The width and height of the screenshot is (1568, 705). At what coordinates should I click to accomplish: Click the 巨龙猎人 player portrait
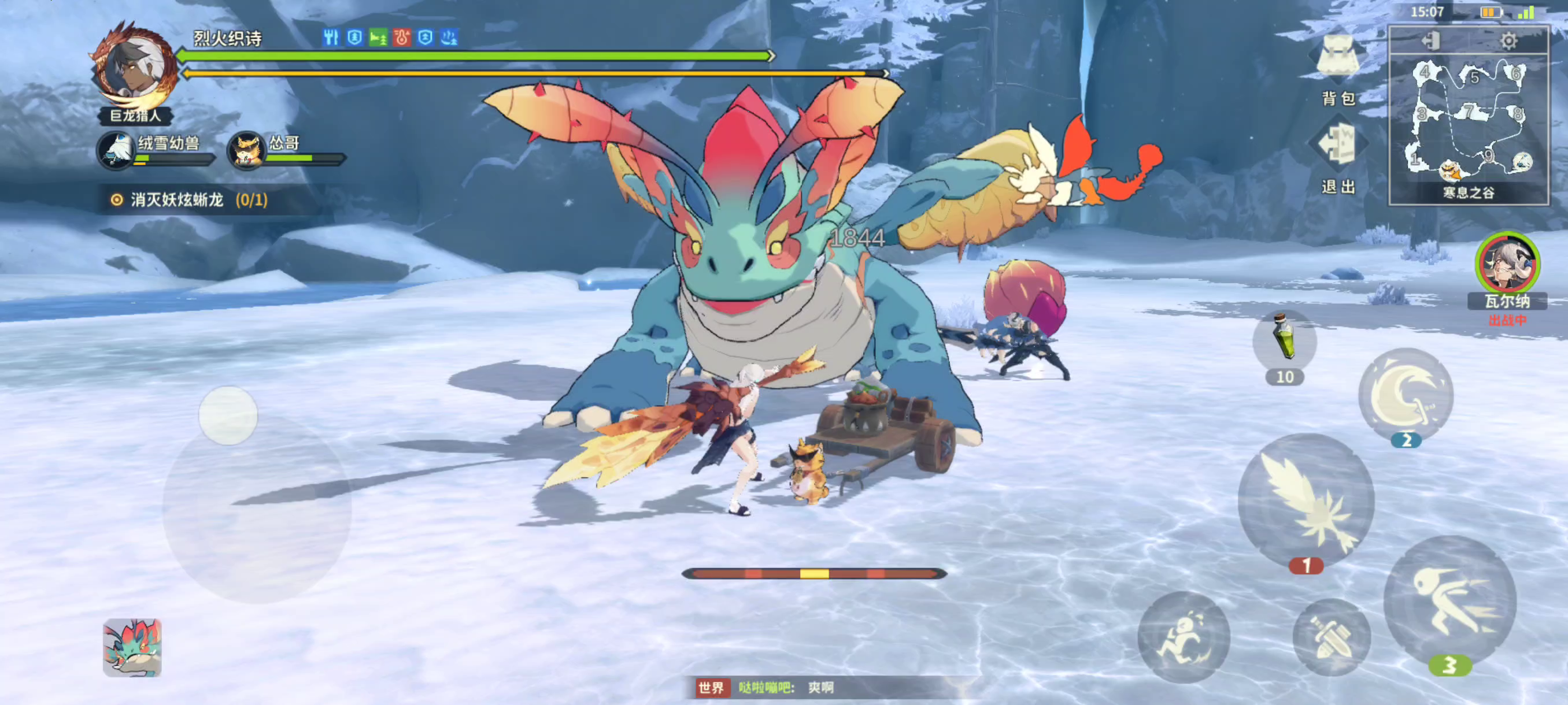(x=134, y=67)
